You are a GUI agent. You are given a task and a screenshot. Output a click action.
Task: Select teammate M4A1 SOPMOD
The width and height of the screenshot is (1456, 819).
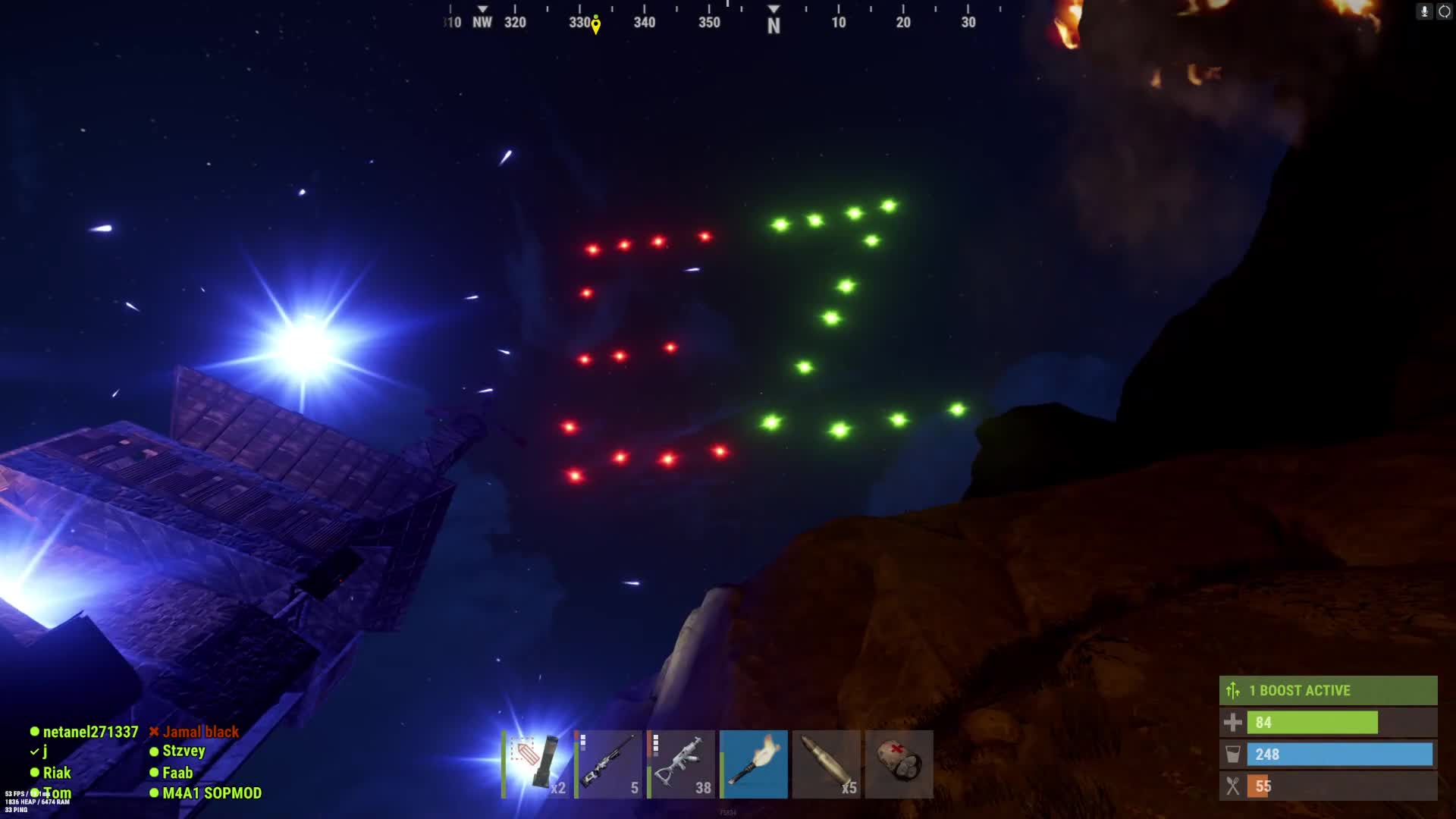pyautogui.click(x=212, y=793)
